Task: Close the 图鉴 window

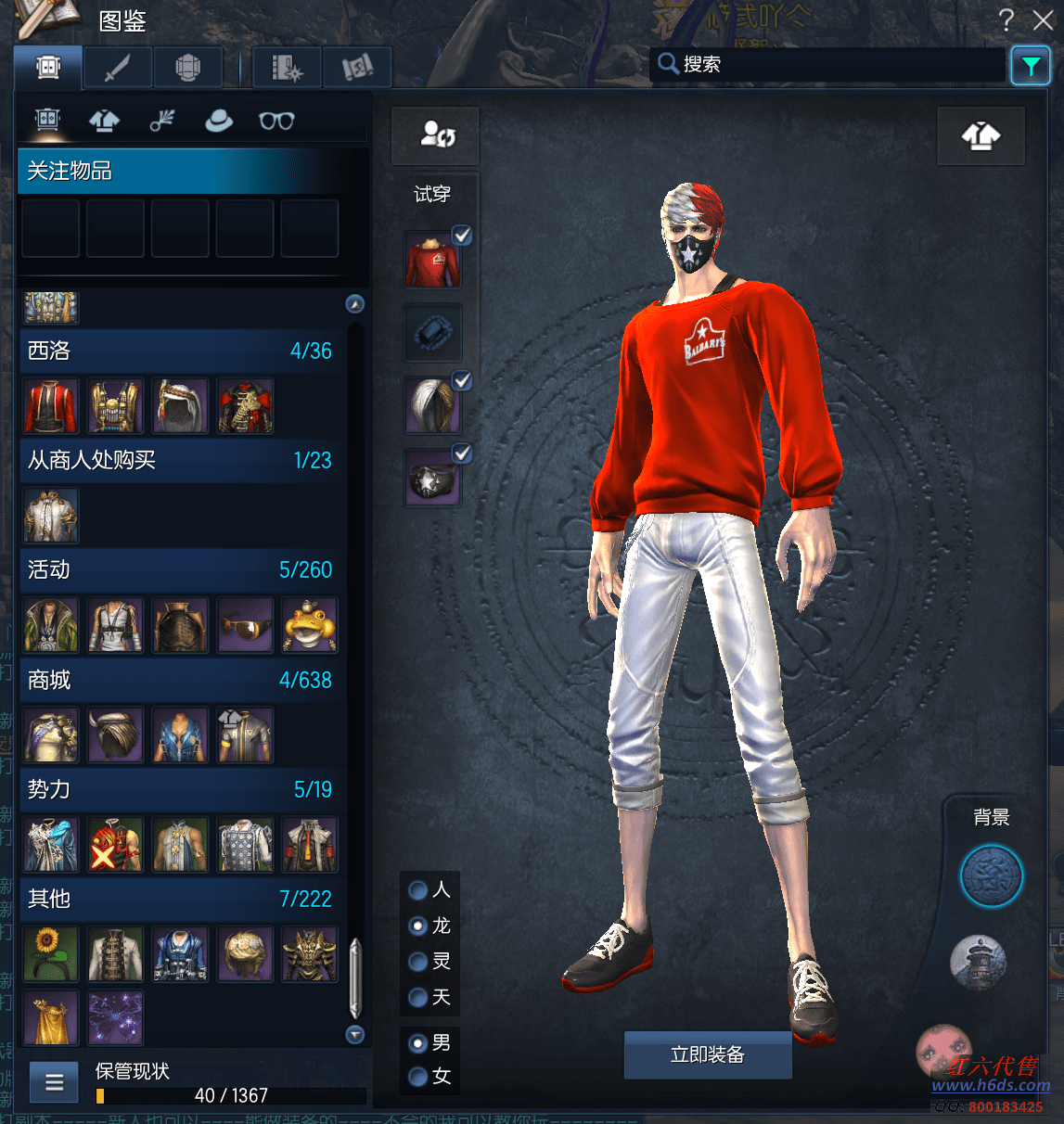Action: point(1043,19)
